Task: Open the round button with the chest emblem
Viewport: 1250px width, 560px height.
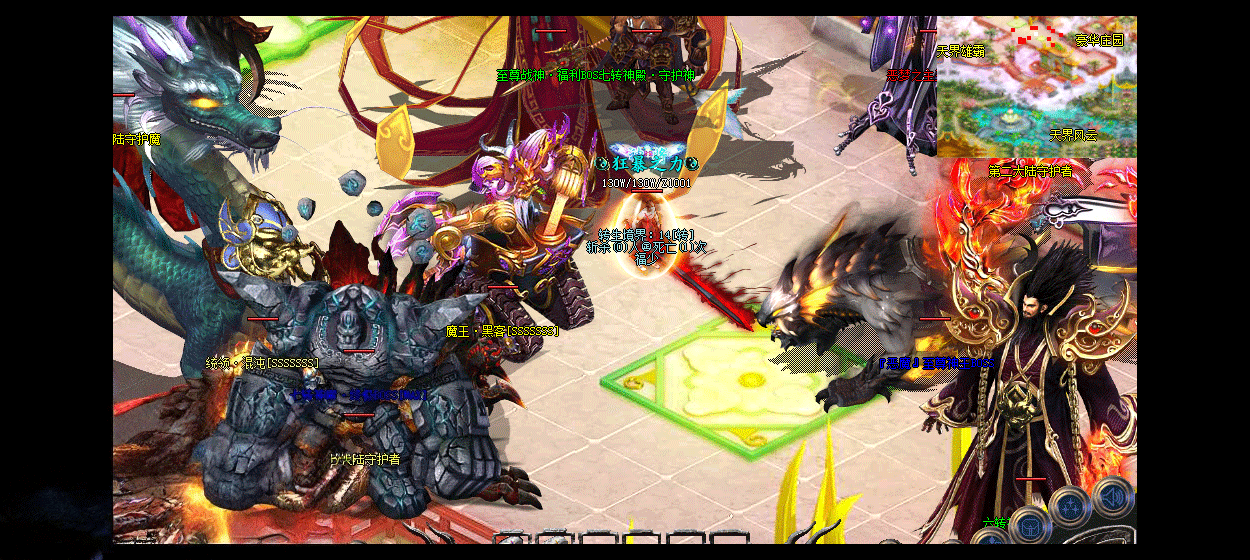Action: 1030,525
